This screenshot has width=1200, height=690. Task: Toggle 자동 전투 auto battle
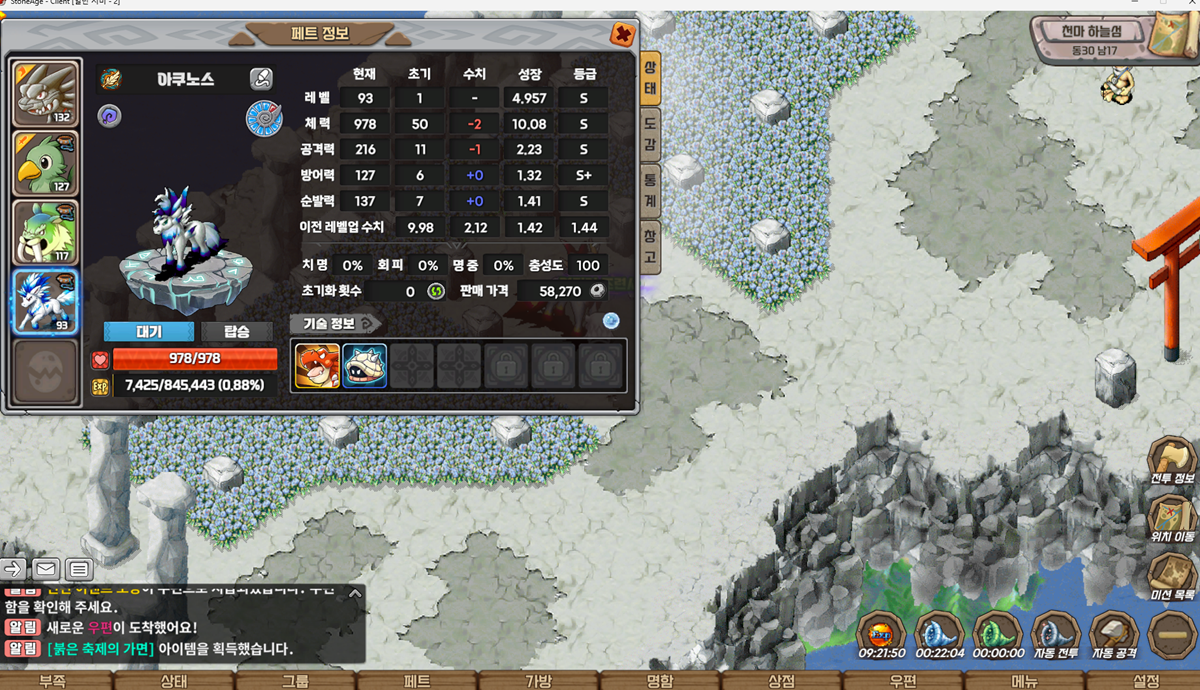[1056, 636]
